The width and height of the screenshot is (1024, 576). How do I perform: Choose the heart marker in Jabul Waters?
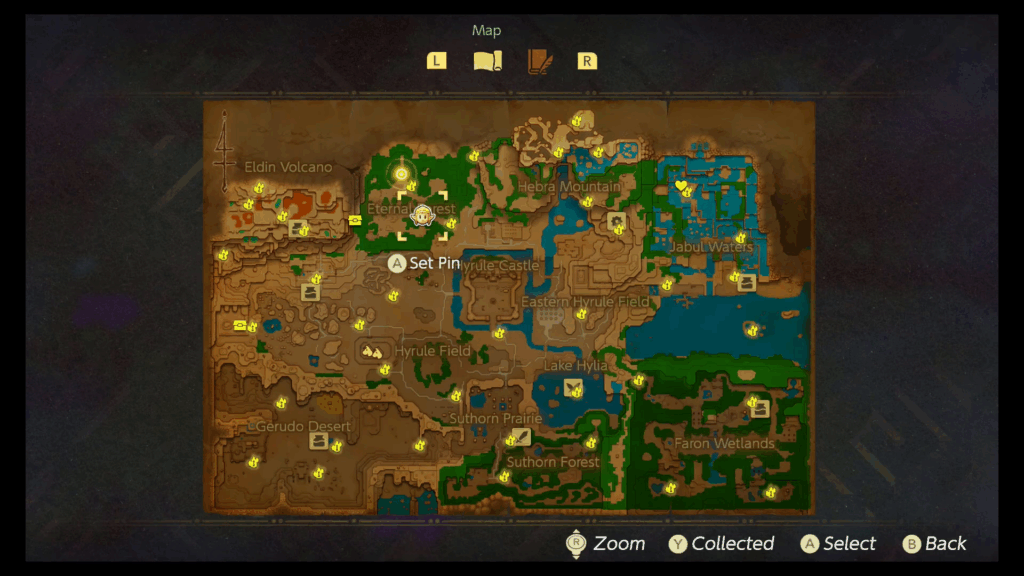[x=681, y=186]
